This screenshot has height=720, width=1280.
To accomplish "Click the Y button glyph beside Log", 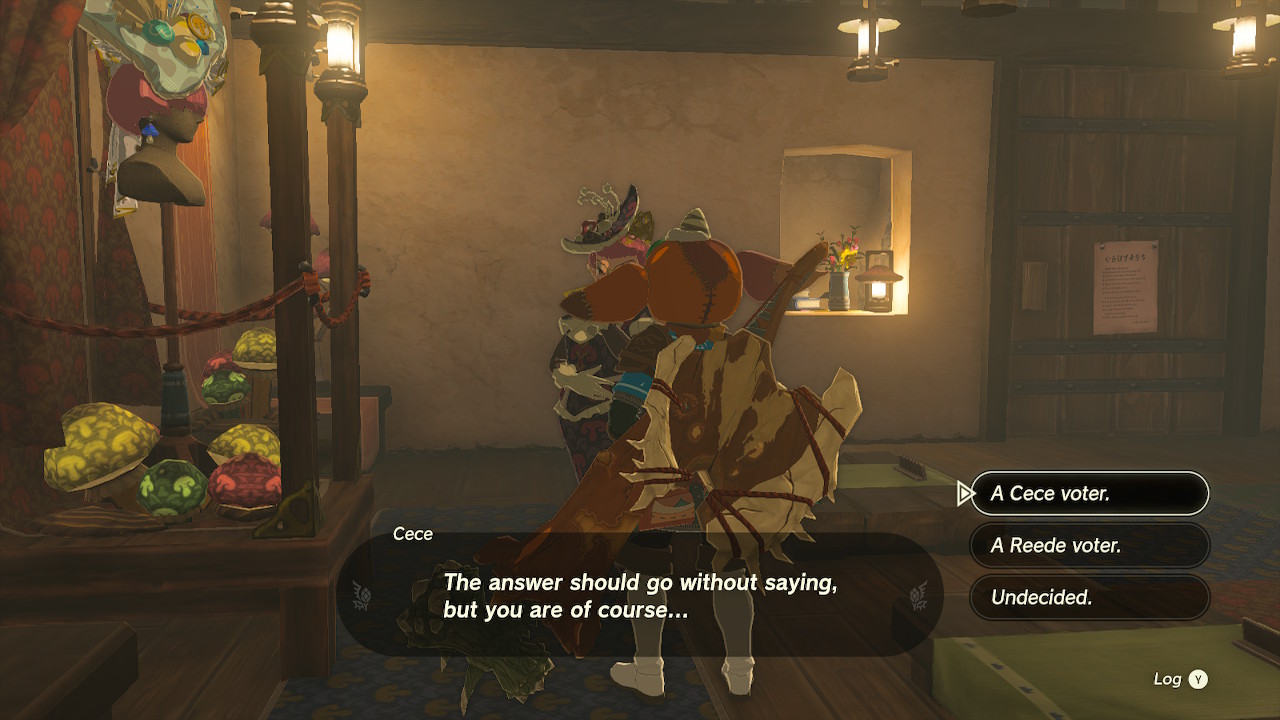I will (1197, 678).
